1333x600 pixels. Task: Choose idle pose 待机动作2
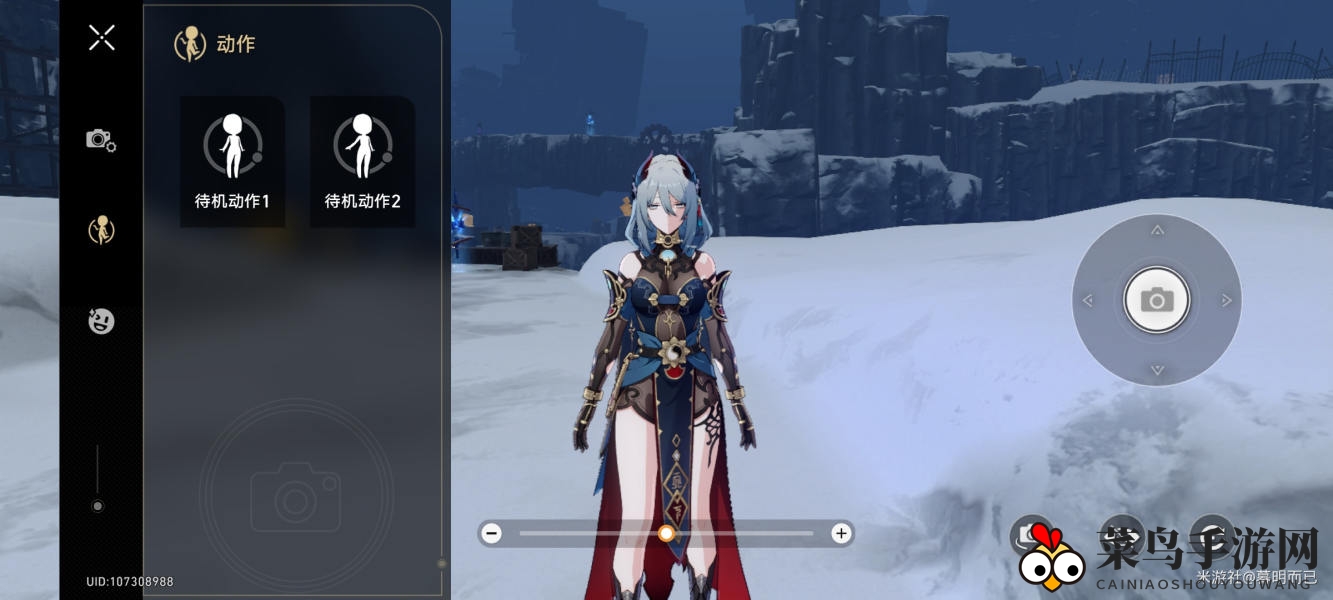[x=362, y=161]
